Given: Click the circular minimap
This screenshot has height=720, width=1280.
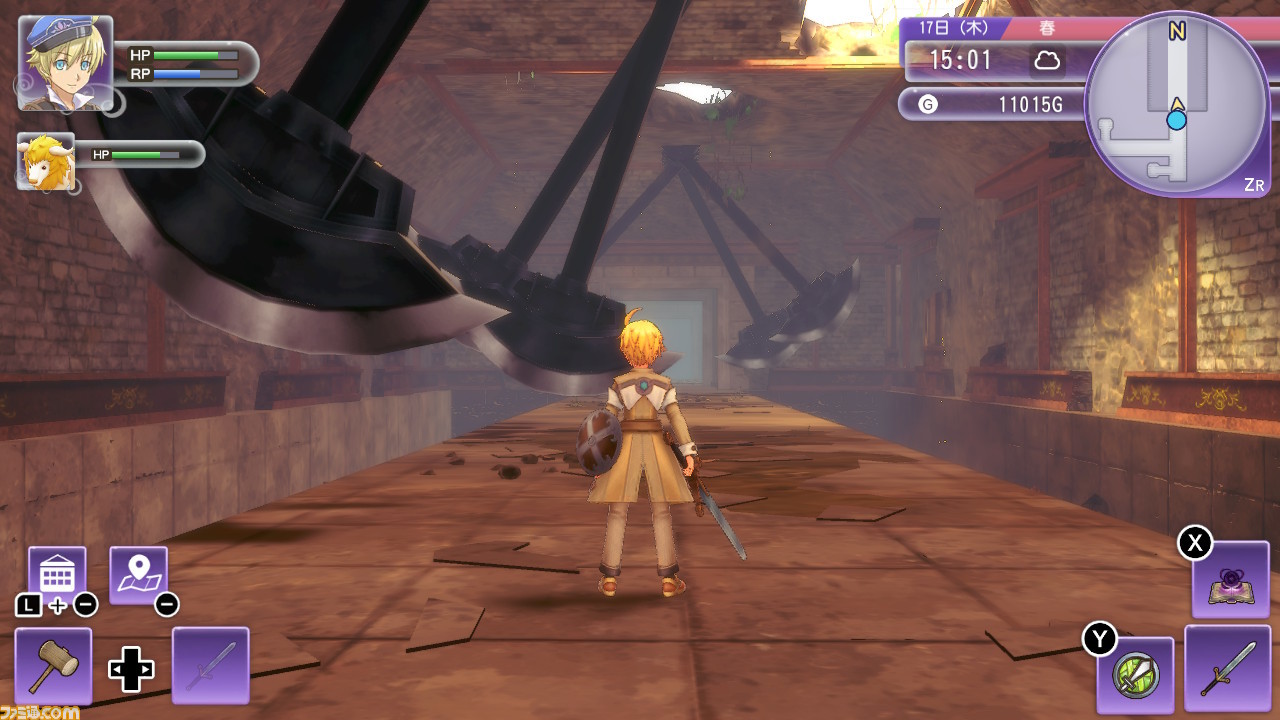Looking at the screenshot, I should click(x=1176, y=104).
